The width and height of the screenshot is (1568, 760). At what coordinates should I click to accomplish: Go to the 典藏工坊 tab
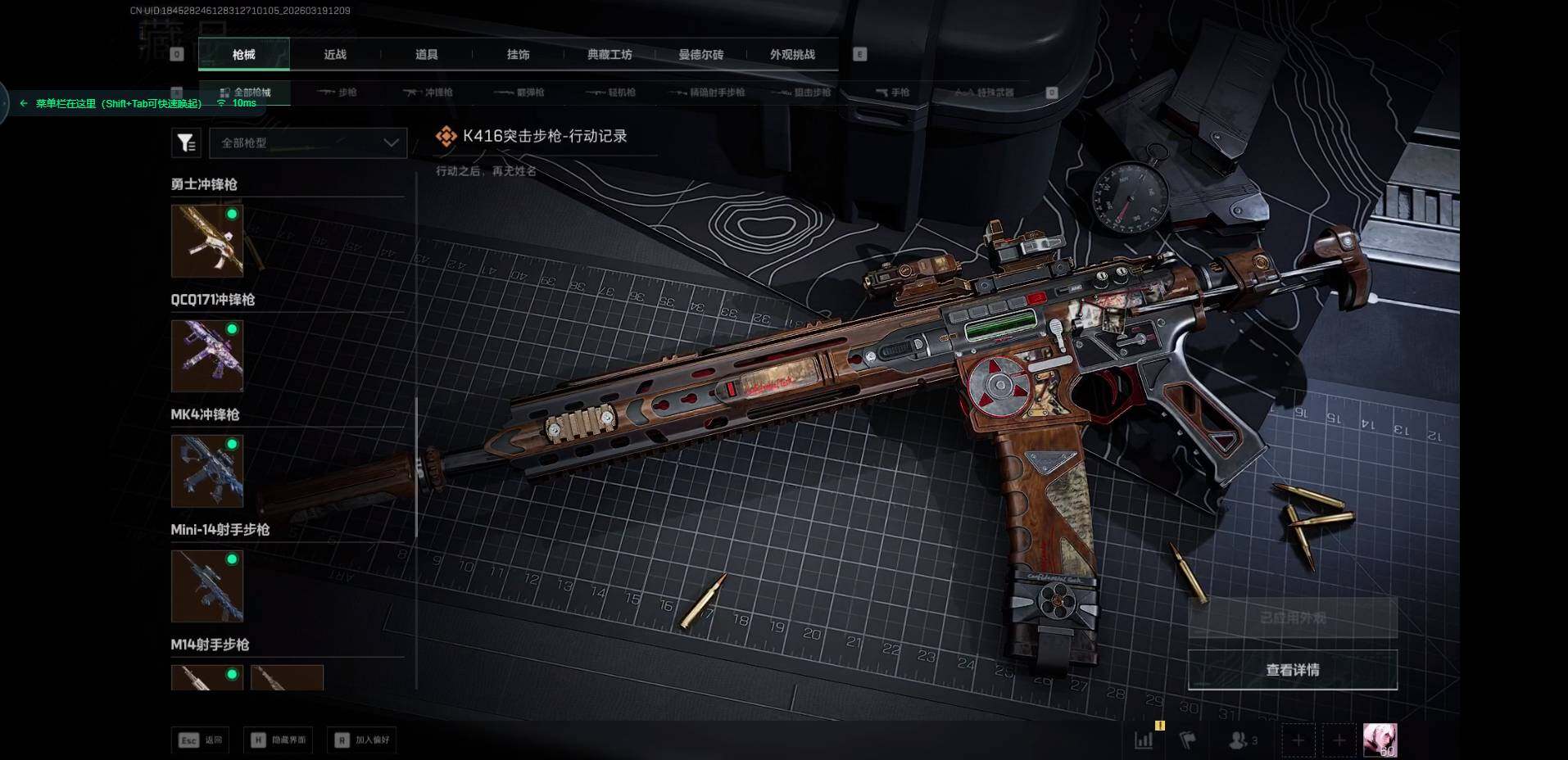pyautogui.click(x=610, y=55)
